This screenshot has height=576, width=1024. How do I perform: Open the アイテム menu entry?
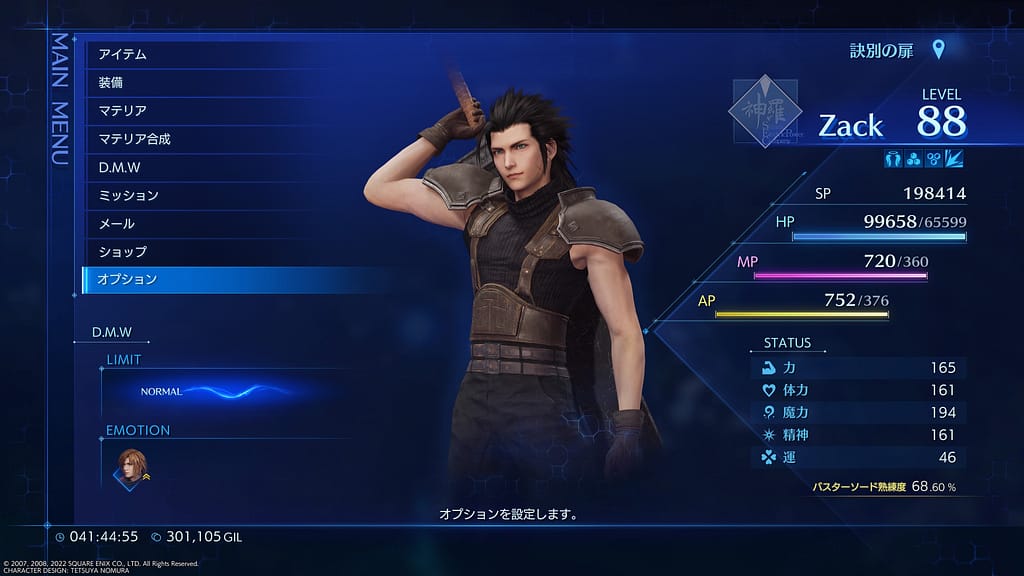coord(123,54)
